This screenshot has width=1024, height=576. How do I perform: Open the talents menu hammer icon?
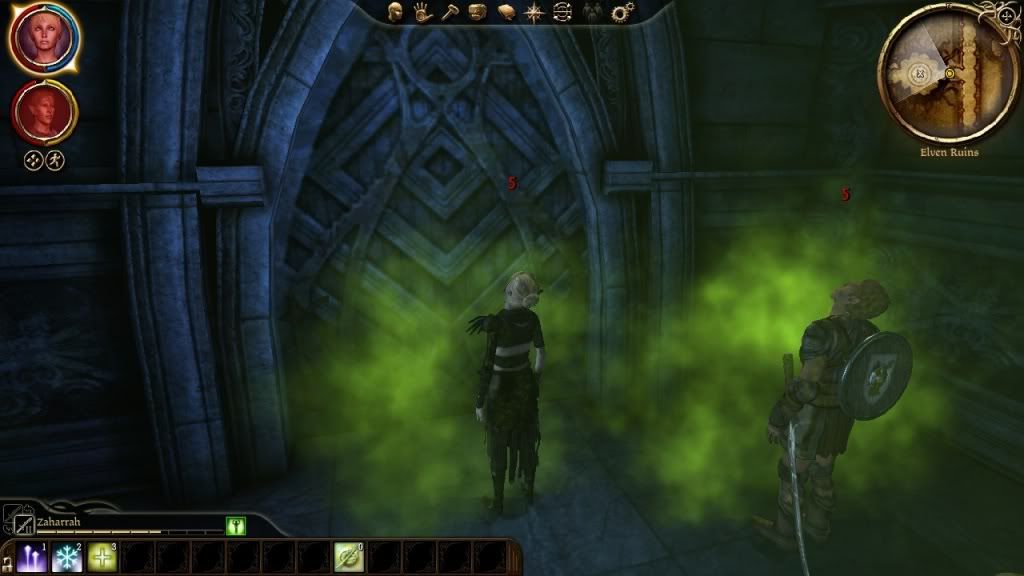tap(451, 13)
